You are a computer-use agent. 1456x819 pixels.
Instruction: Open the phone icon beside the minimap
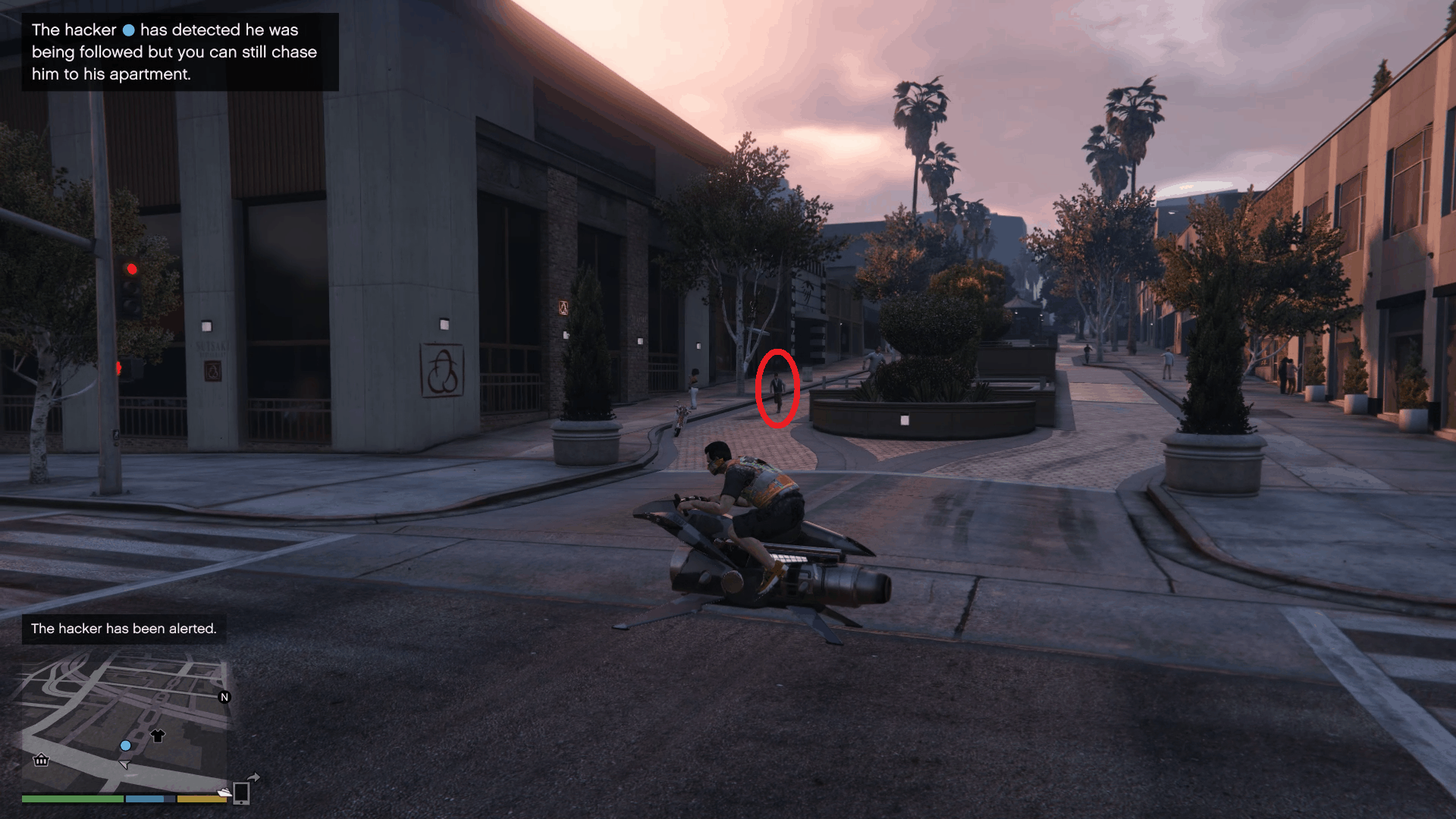pos(240,795)
